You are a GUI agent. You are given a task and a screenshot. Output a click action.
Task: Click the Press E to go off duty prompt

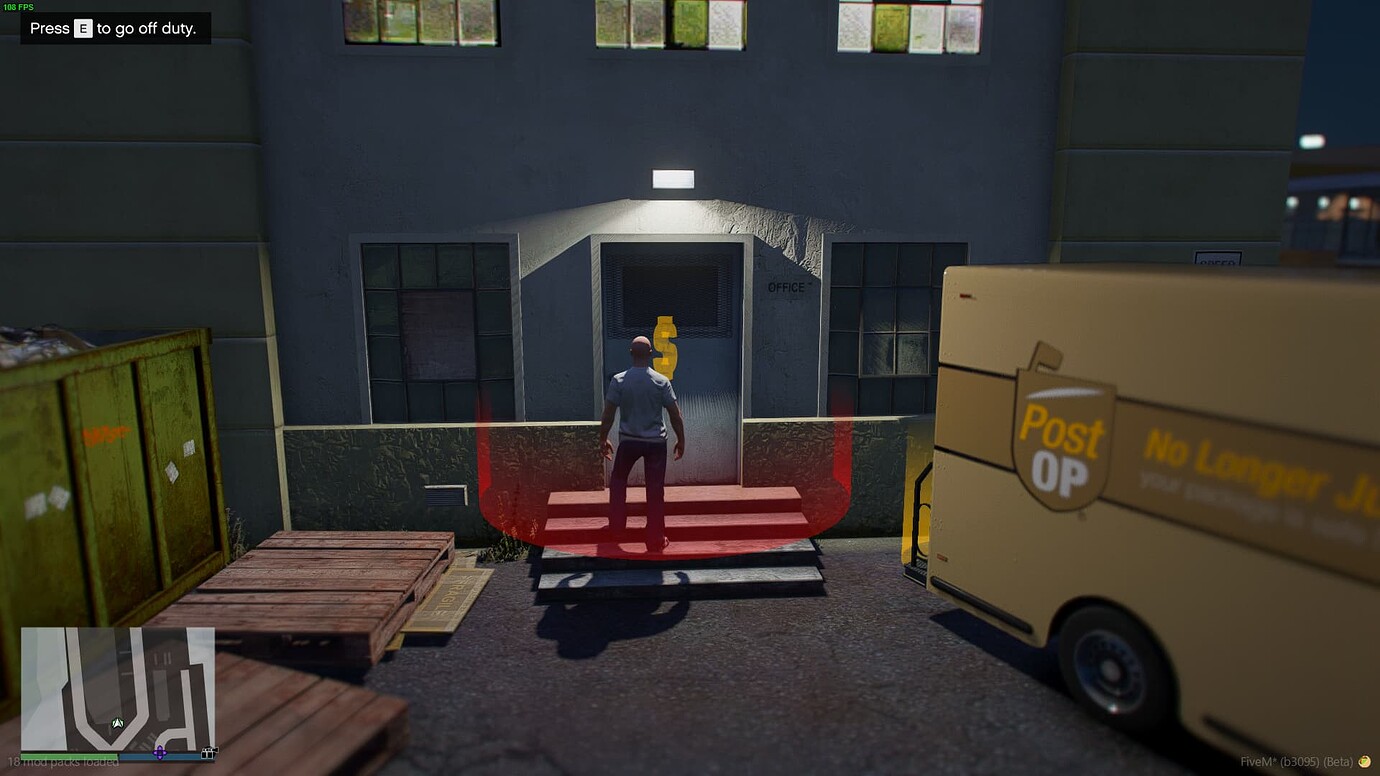114,28
